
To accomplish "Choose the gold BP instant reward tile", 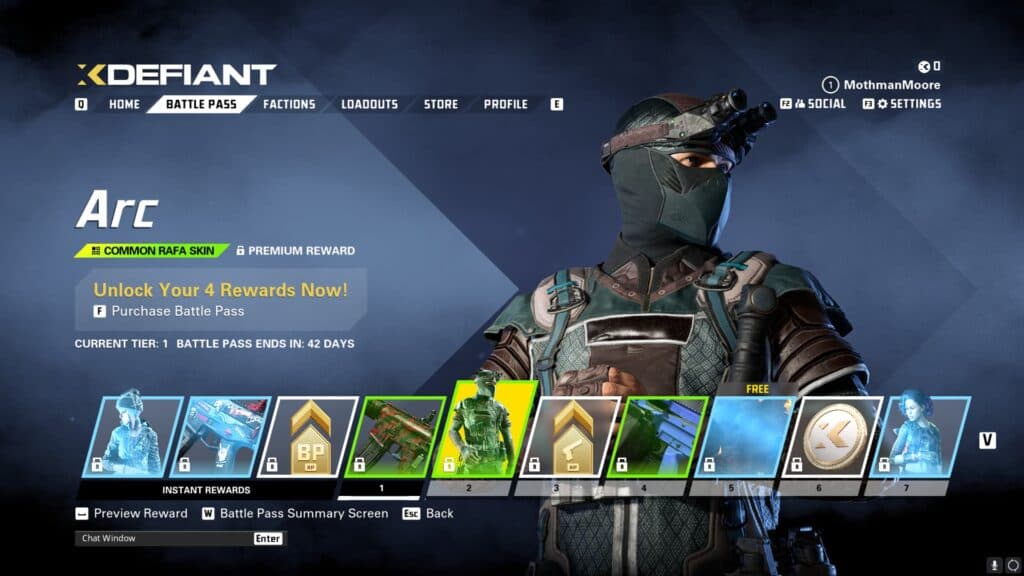I will tap(311, 436).
